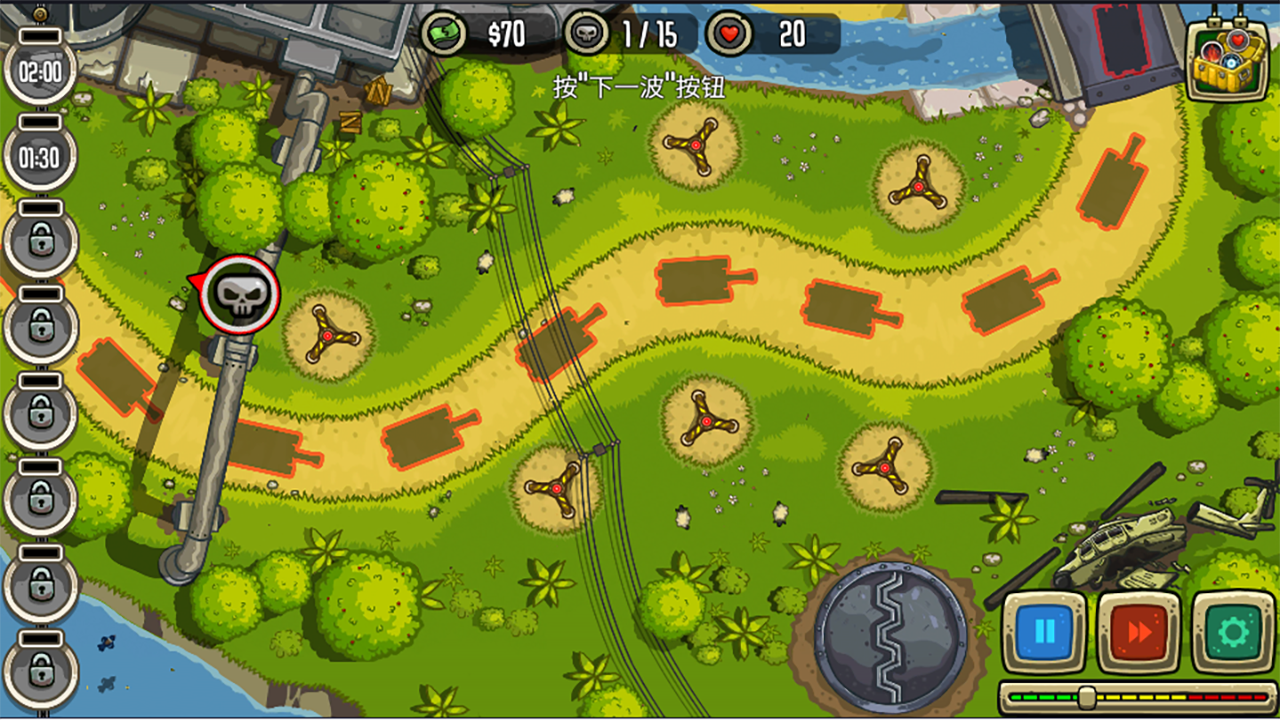Activate the red fast-forward button
1280x720 pixels.
pos(1138,631)
